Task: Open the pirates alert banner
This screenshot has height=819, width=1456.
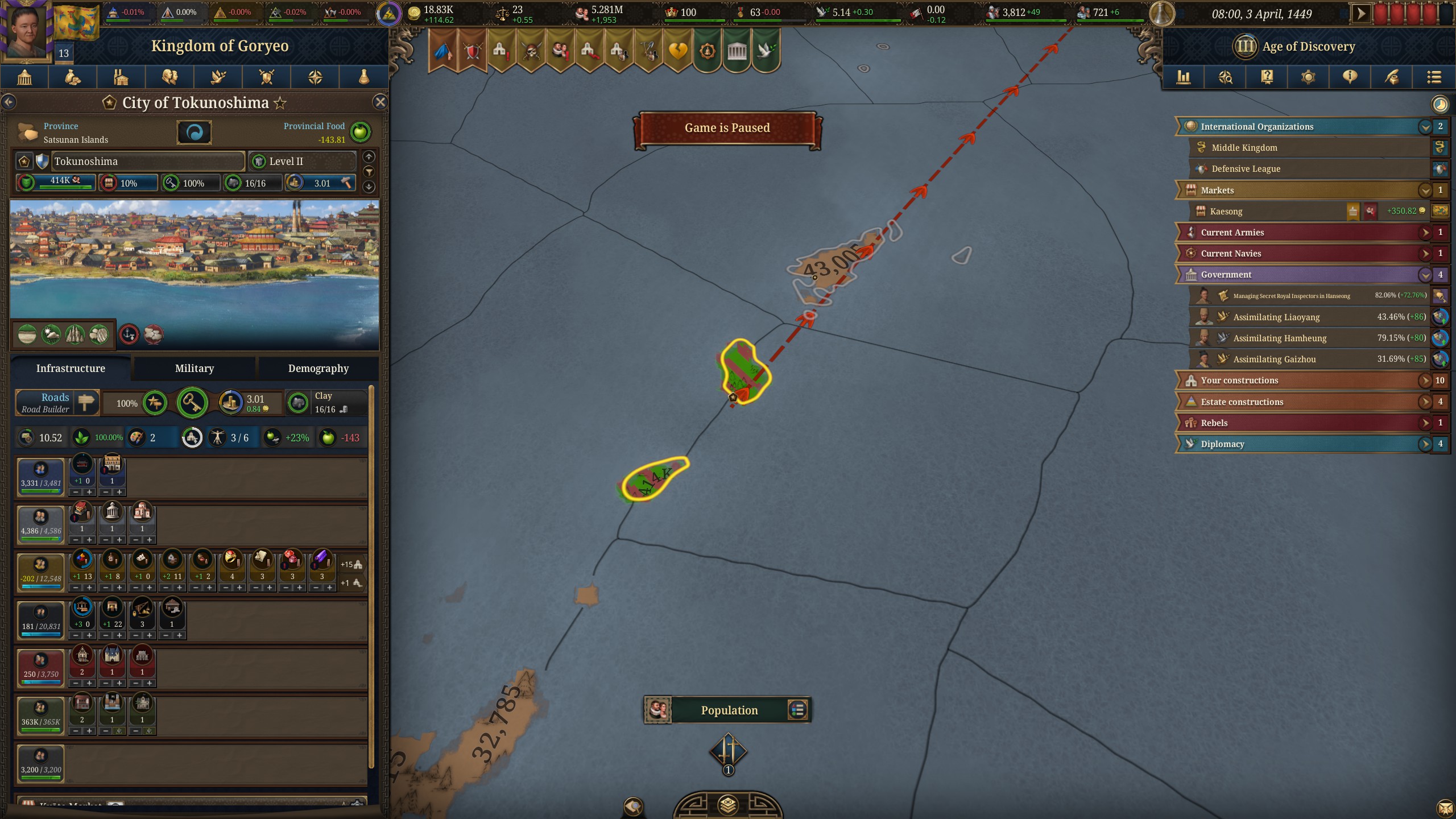Action: pyautogui.click(x=531, y=51)
